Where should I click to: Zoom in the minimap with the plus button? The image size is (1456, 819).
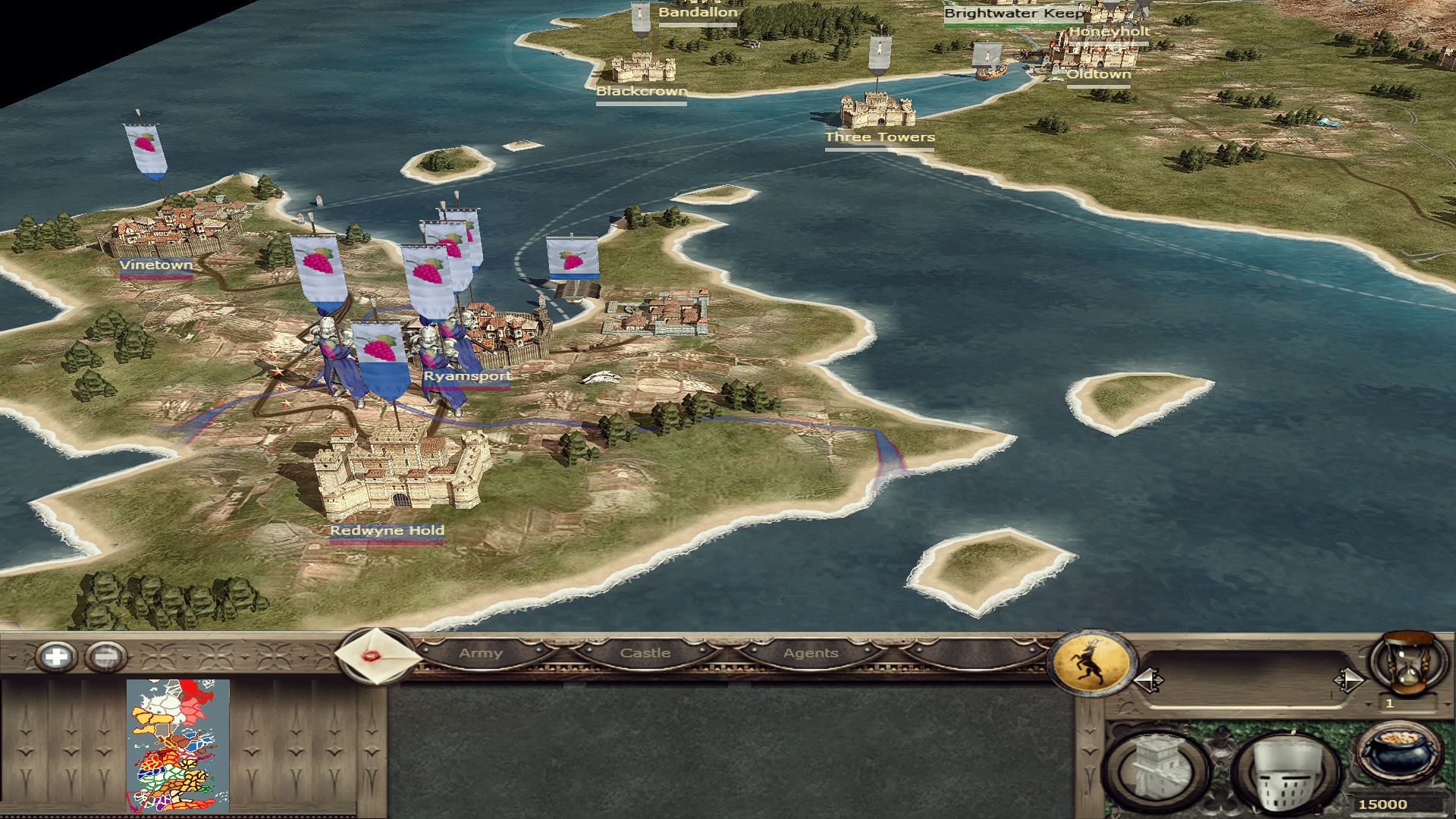tap(58, 656)
